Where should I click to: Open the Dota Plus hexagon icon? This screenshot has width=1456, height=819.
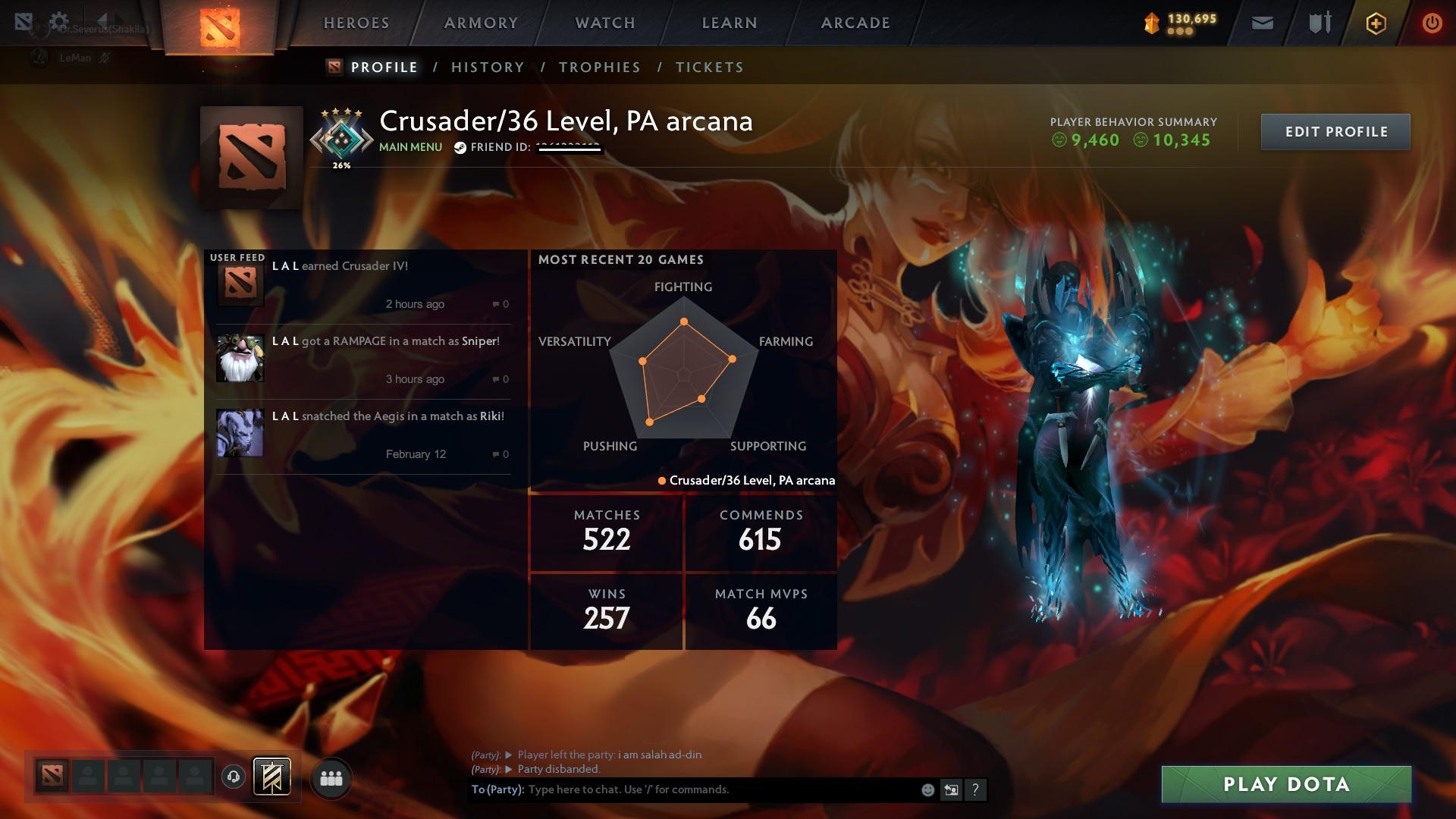coord(1376,23)
